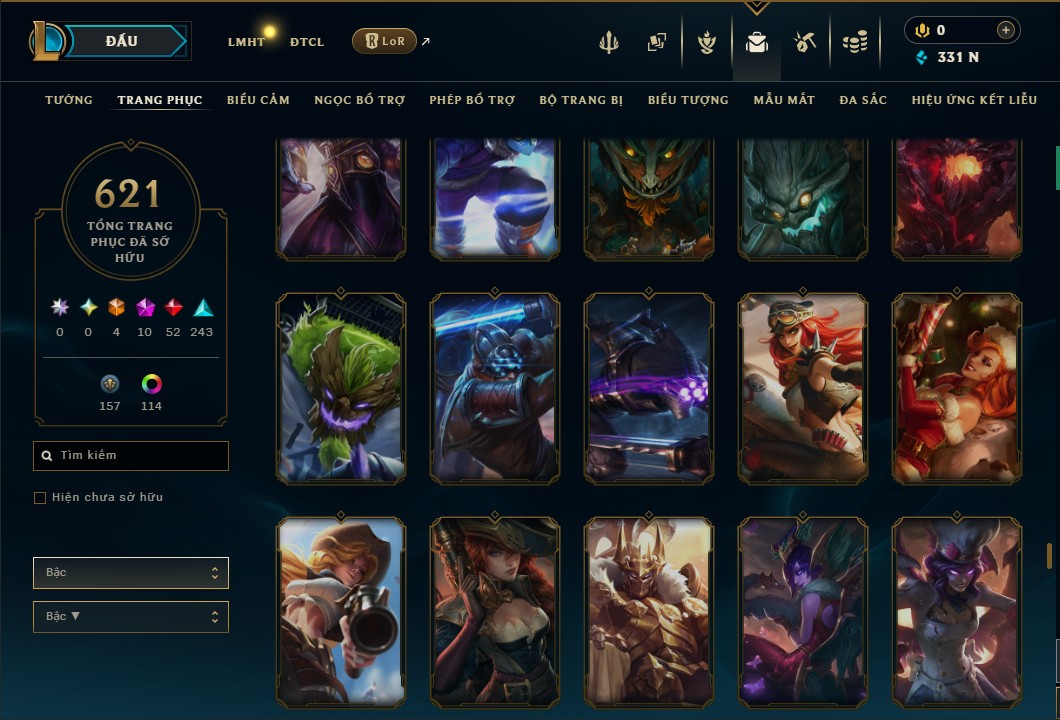Image resolution: width=1060 pixels, height=720 pixels.
Task: Switch to the TƯỚNG tab
Action: [x=69, y=100]
